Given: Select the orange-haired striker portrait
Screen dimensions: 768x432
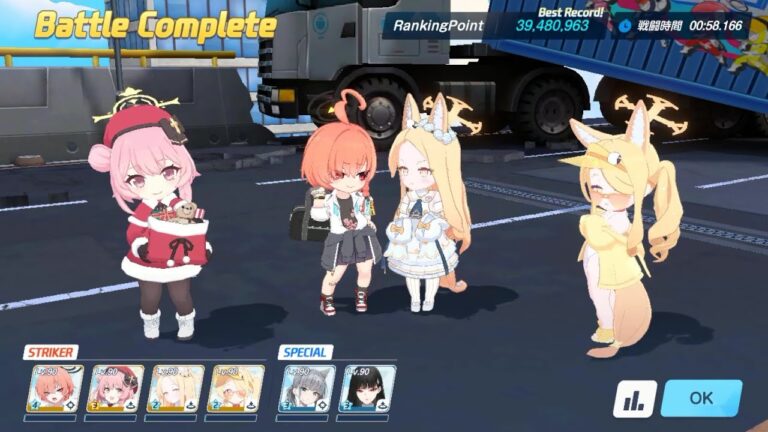Looking at the screenshot, I should [54, 388].
